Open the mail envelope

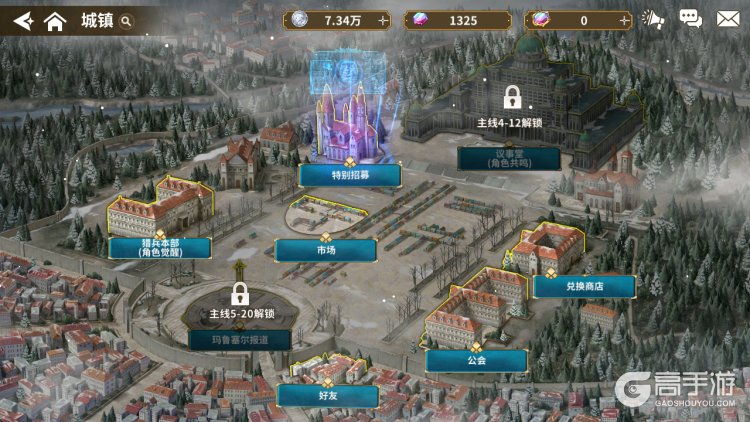click(728, 19)
